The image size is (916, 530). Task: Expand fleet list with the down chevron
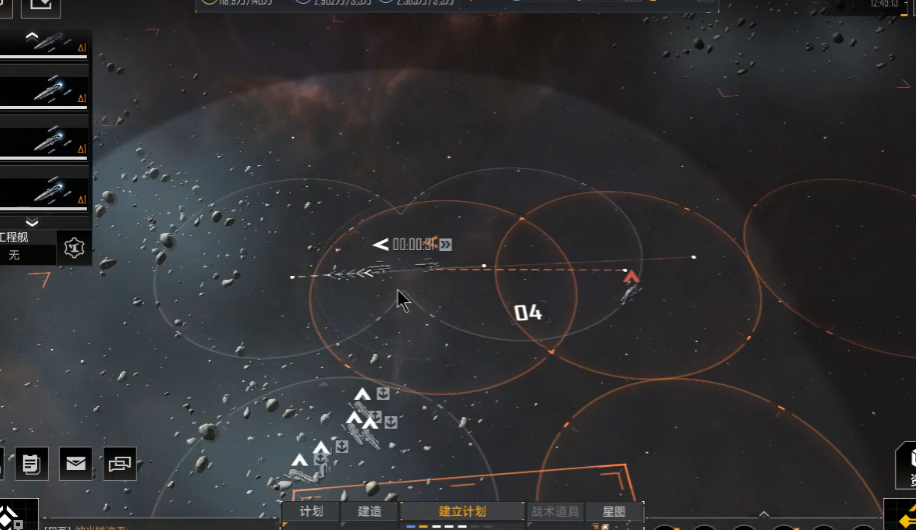(32, 222)
